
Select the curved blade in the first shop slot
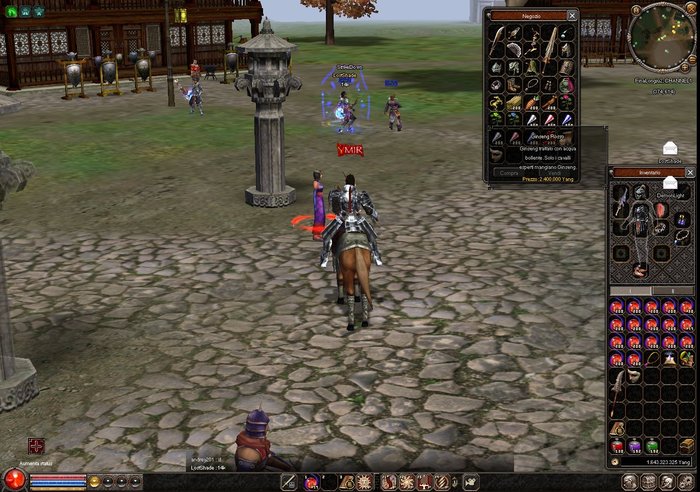click(498, 33)
